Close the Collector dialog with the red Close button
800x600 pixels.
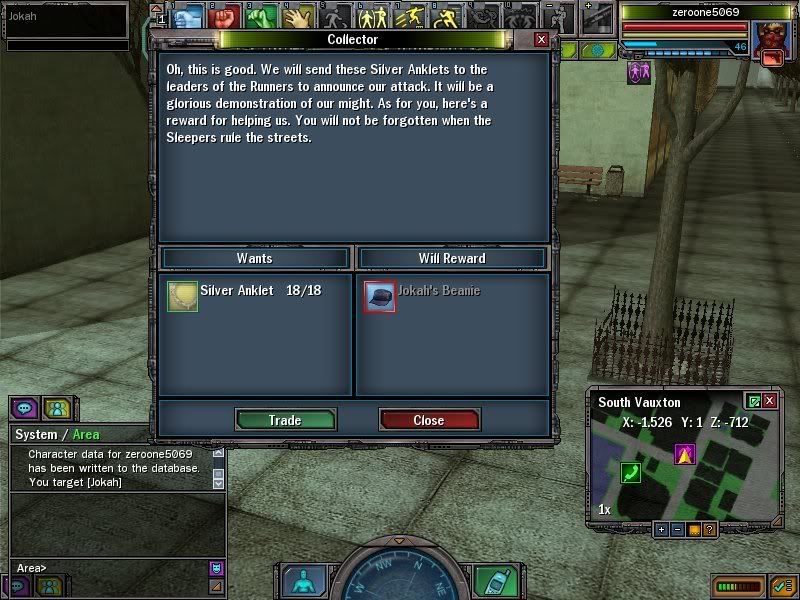click(429, 420)
